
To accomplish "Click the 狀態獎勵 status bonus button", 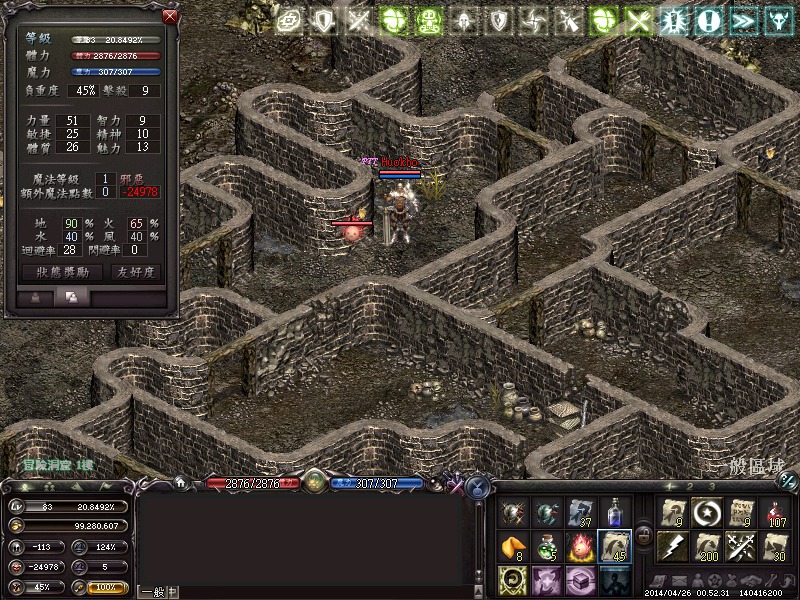I will click(x=61, y=272).
